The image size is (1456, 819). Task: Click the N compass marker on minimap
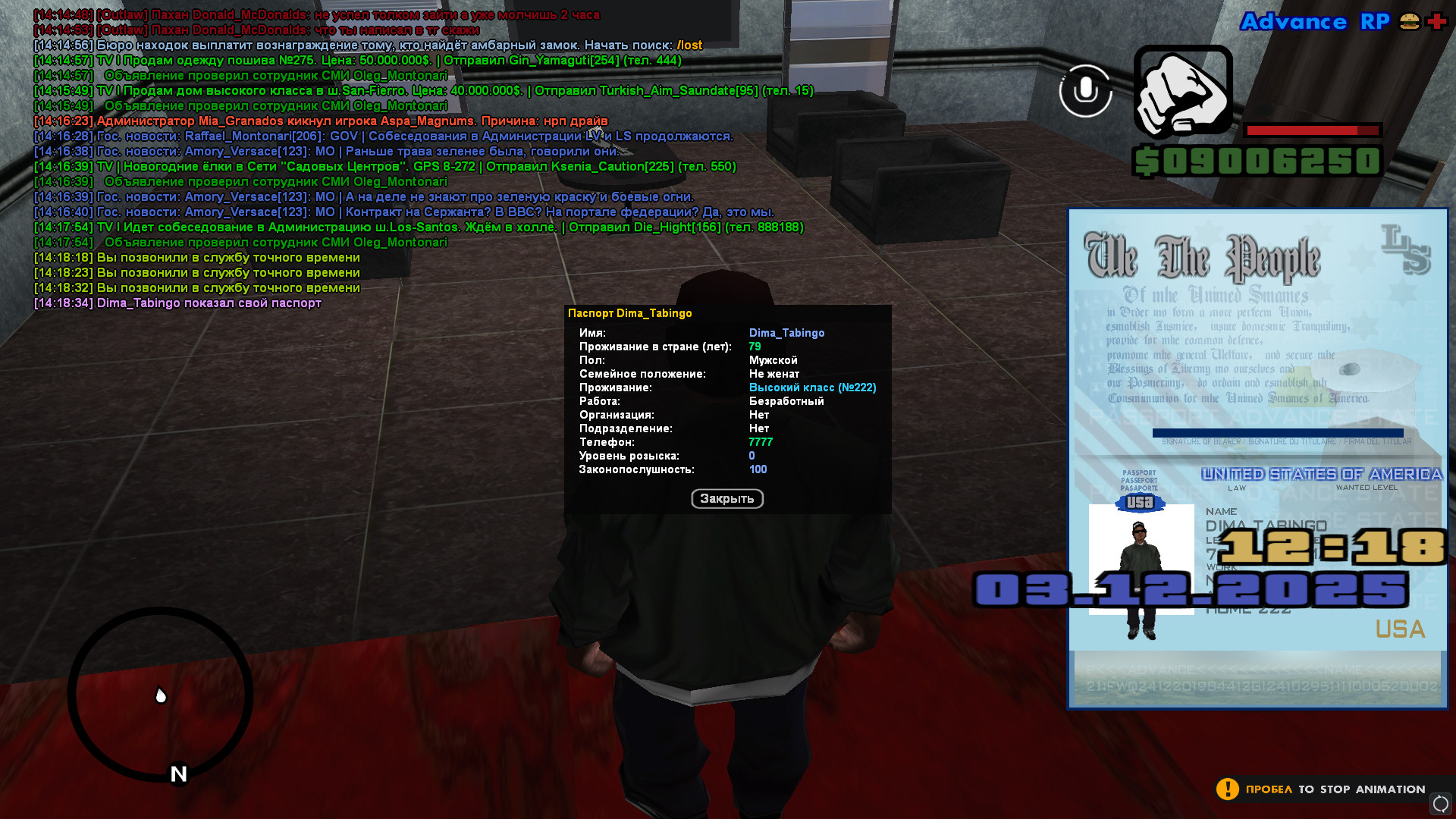coord(177,774)
